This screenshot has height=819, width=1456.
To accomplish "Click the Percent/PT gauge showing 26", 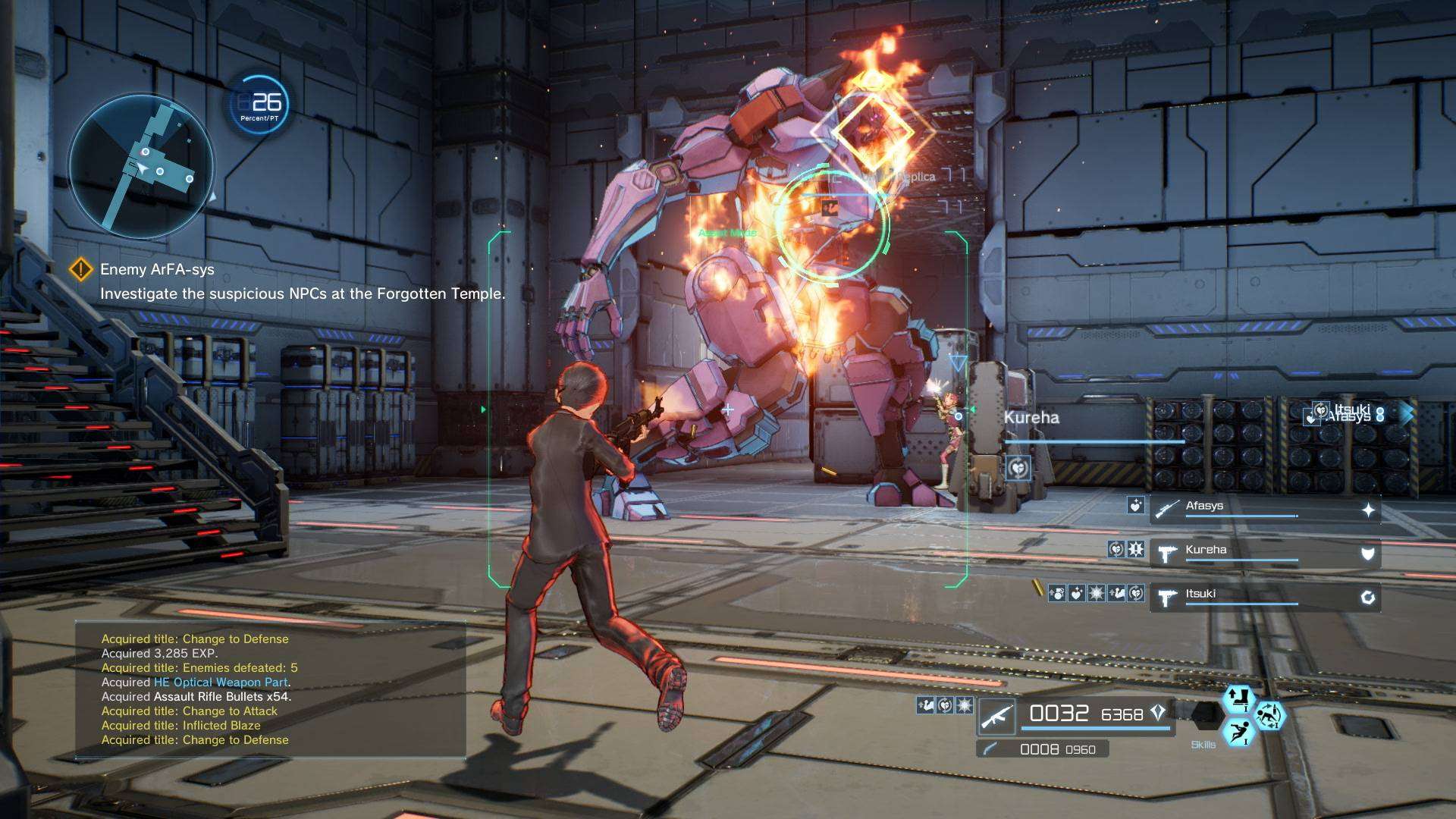I will pyautogui.click(x=260, y=105).
